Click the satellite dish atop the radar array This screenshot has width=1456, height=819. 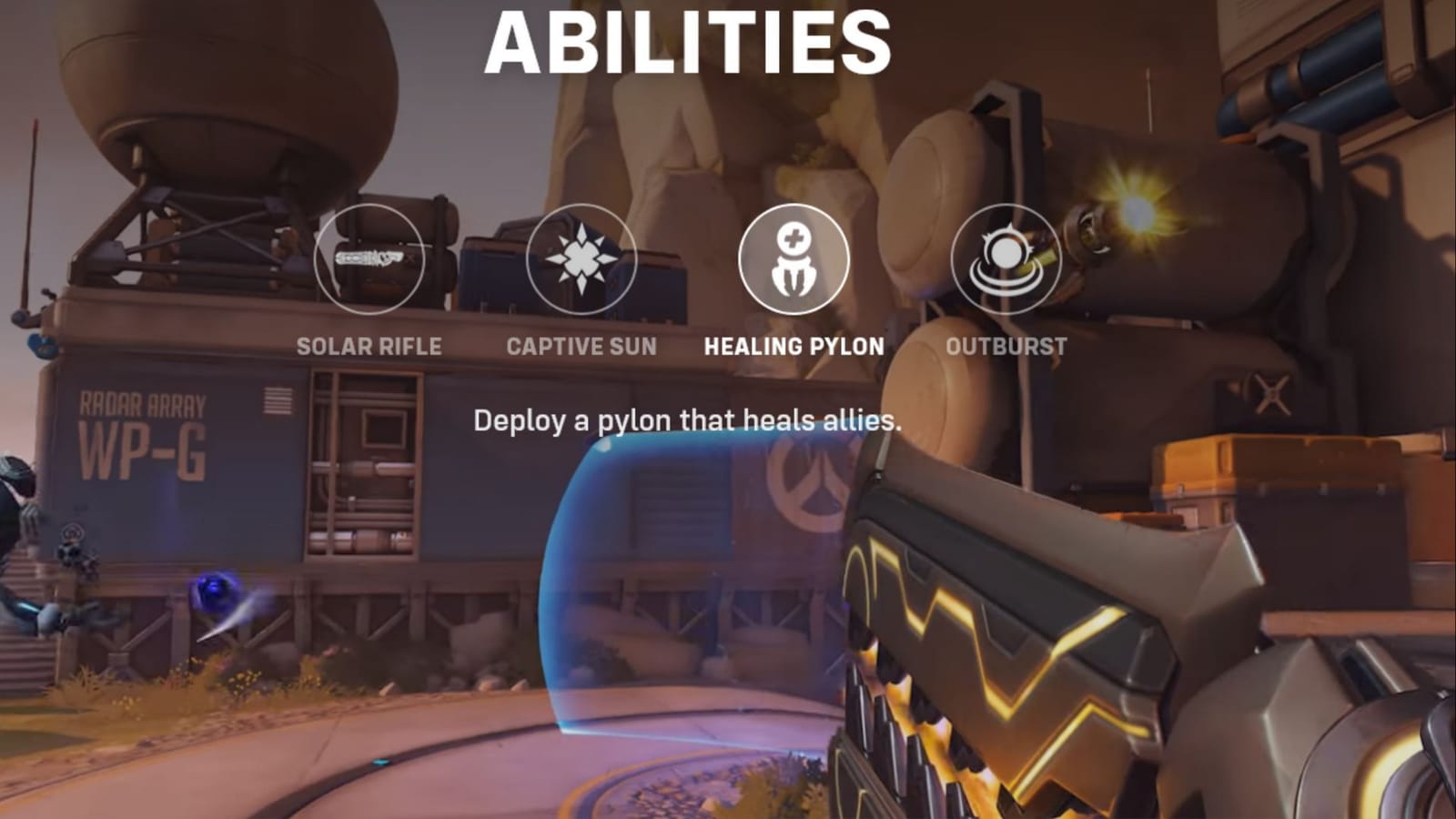227,82
